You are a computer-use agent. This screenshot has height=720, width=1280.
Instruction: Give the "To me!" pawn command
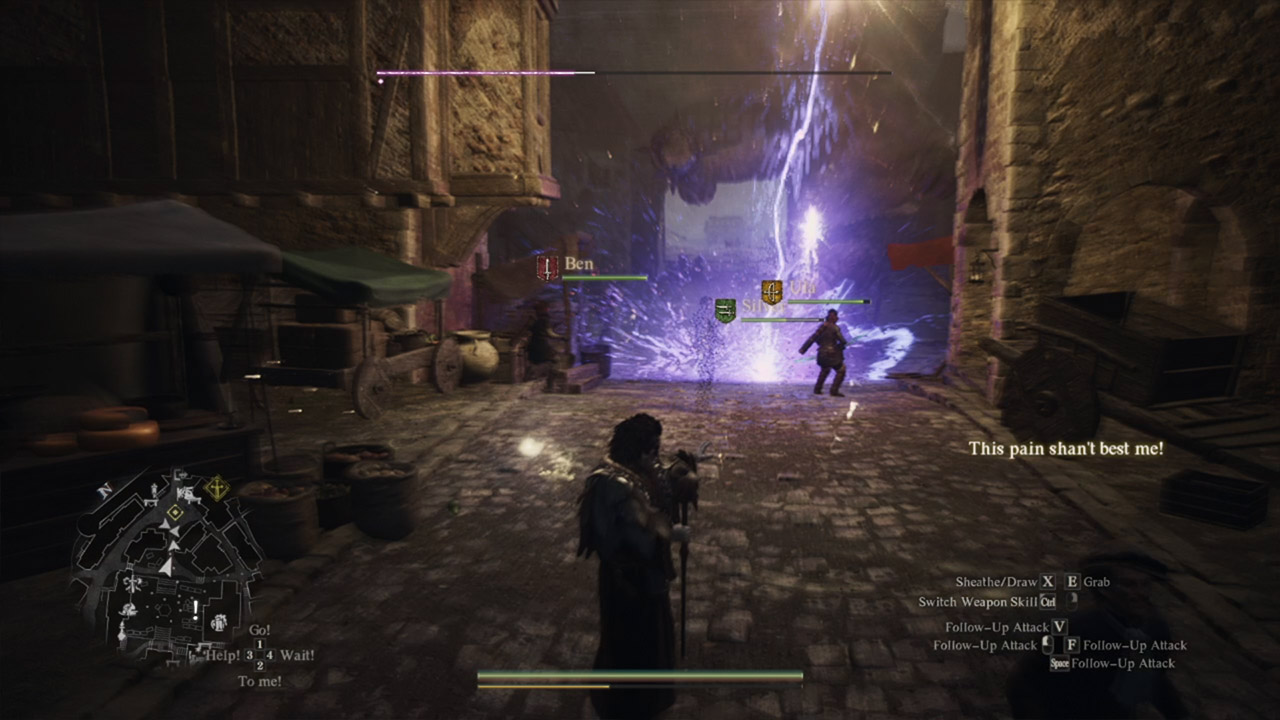click(x=259, y=681)
